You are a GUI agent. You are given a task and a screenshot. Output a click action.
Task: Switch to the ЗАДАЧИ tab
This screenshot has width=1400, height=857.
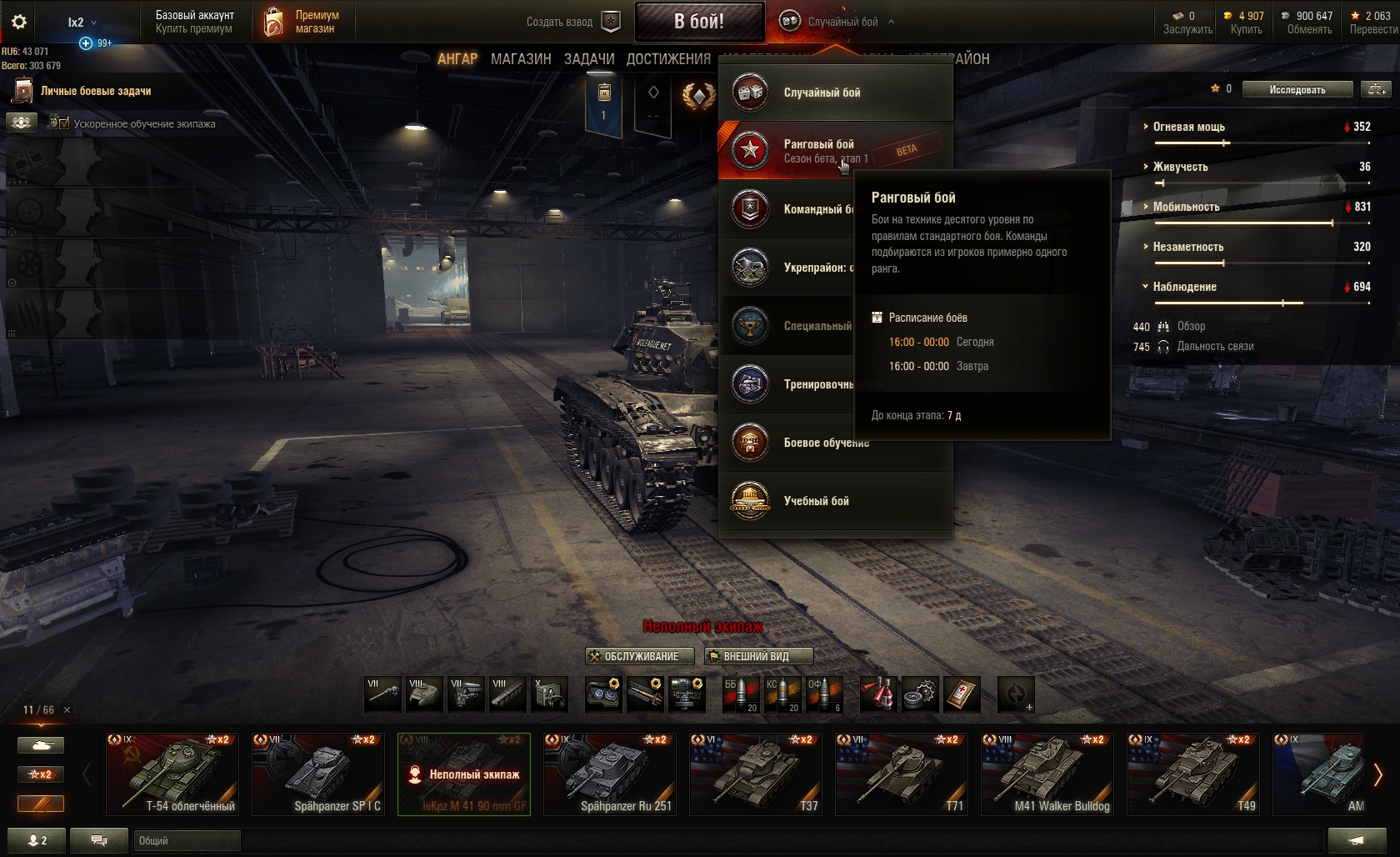[589, 59]
